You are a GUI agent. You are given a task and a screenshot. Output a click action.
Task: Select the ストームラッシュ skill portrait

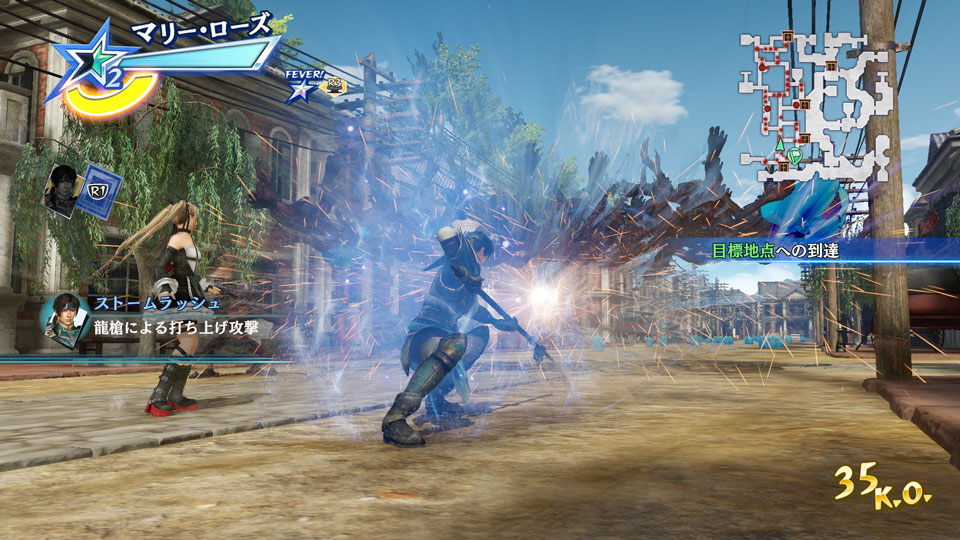click(61, 319)
